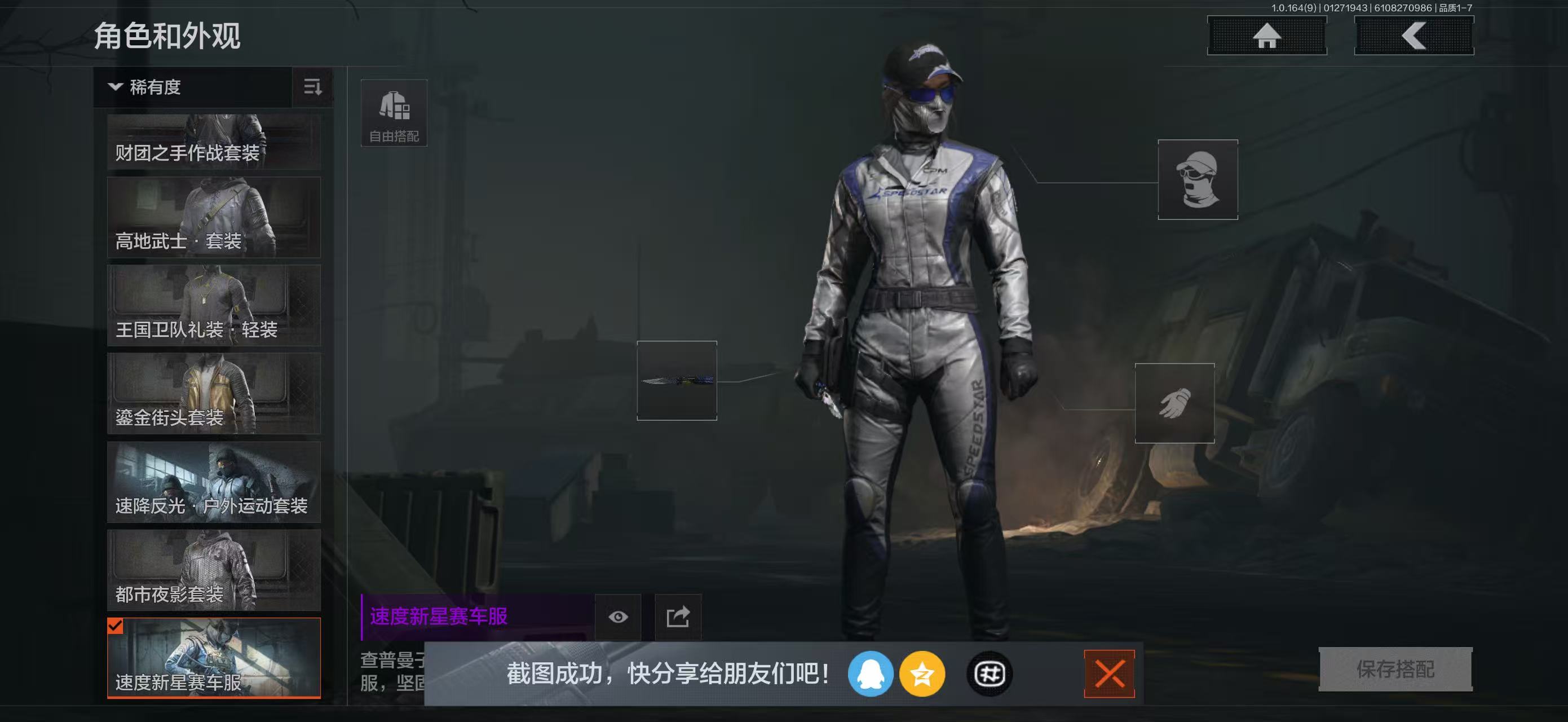Switch to the 都市夜影套装 entry
This screenshot has width=1568, height=722.
point(214,569)
